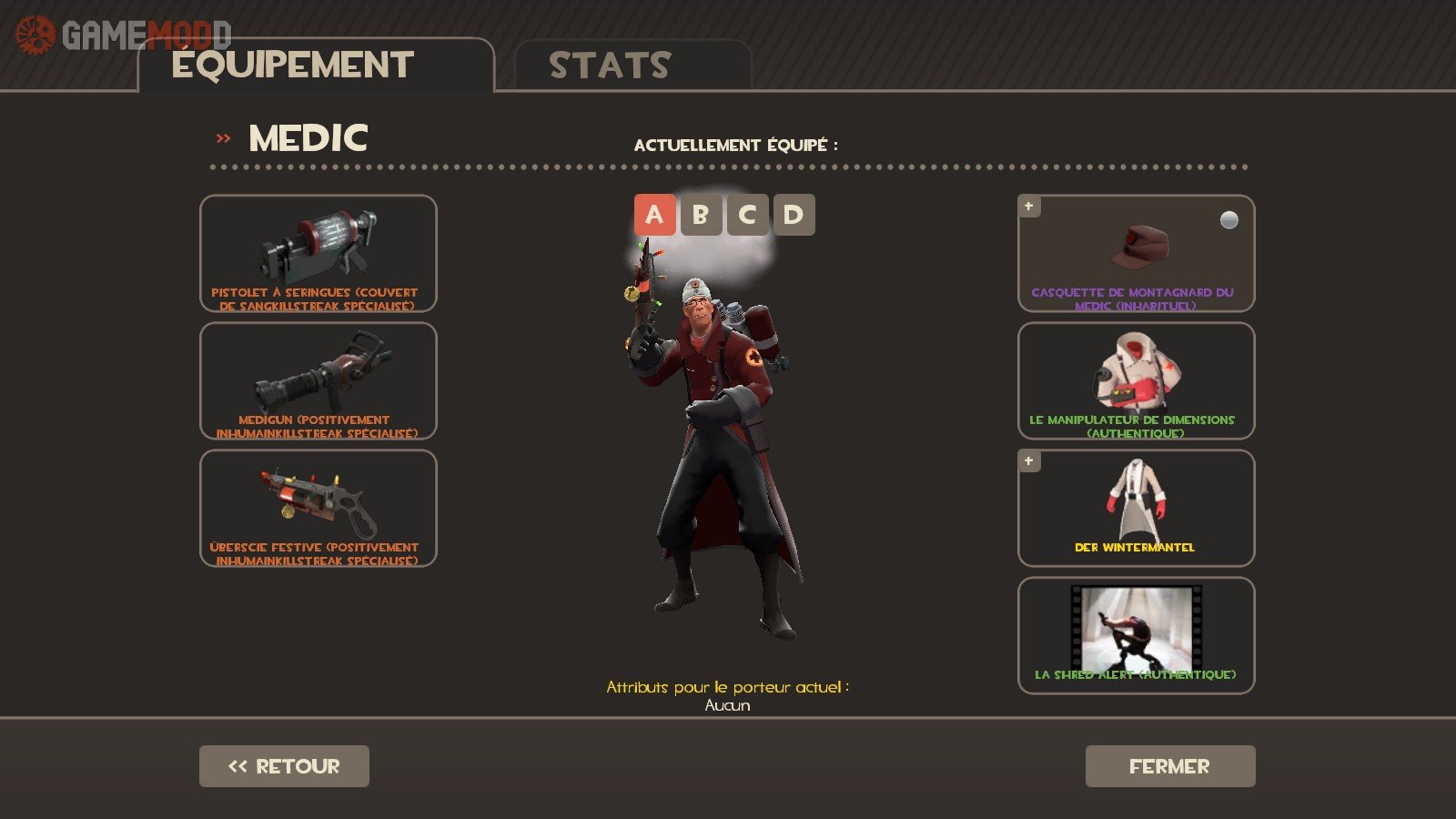Select loadout preset A
Image resolution: width=1456 pixels, height=819 pixels.
[x=654, y=215]
